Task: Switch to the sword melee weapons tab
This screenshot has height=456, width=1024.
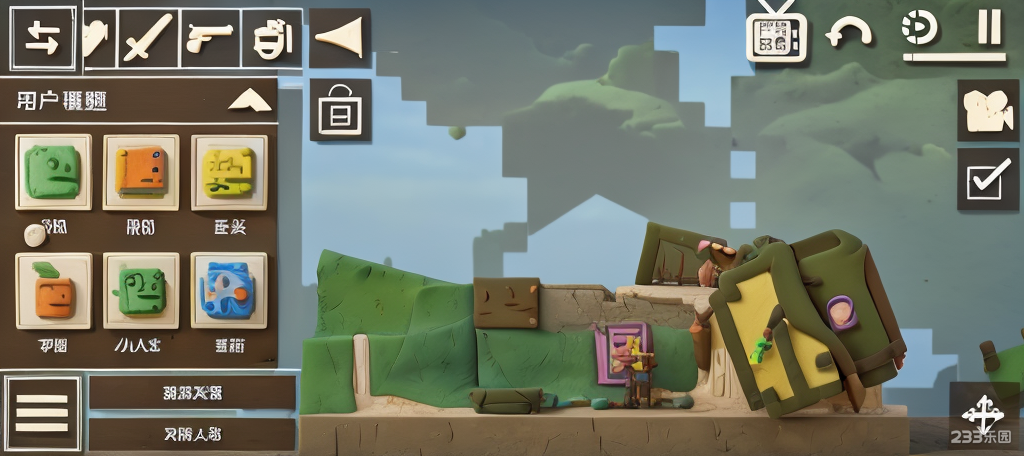Action: point(146,39)
